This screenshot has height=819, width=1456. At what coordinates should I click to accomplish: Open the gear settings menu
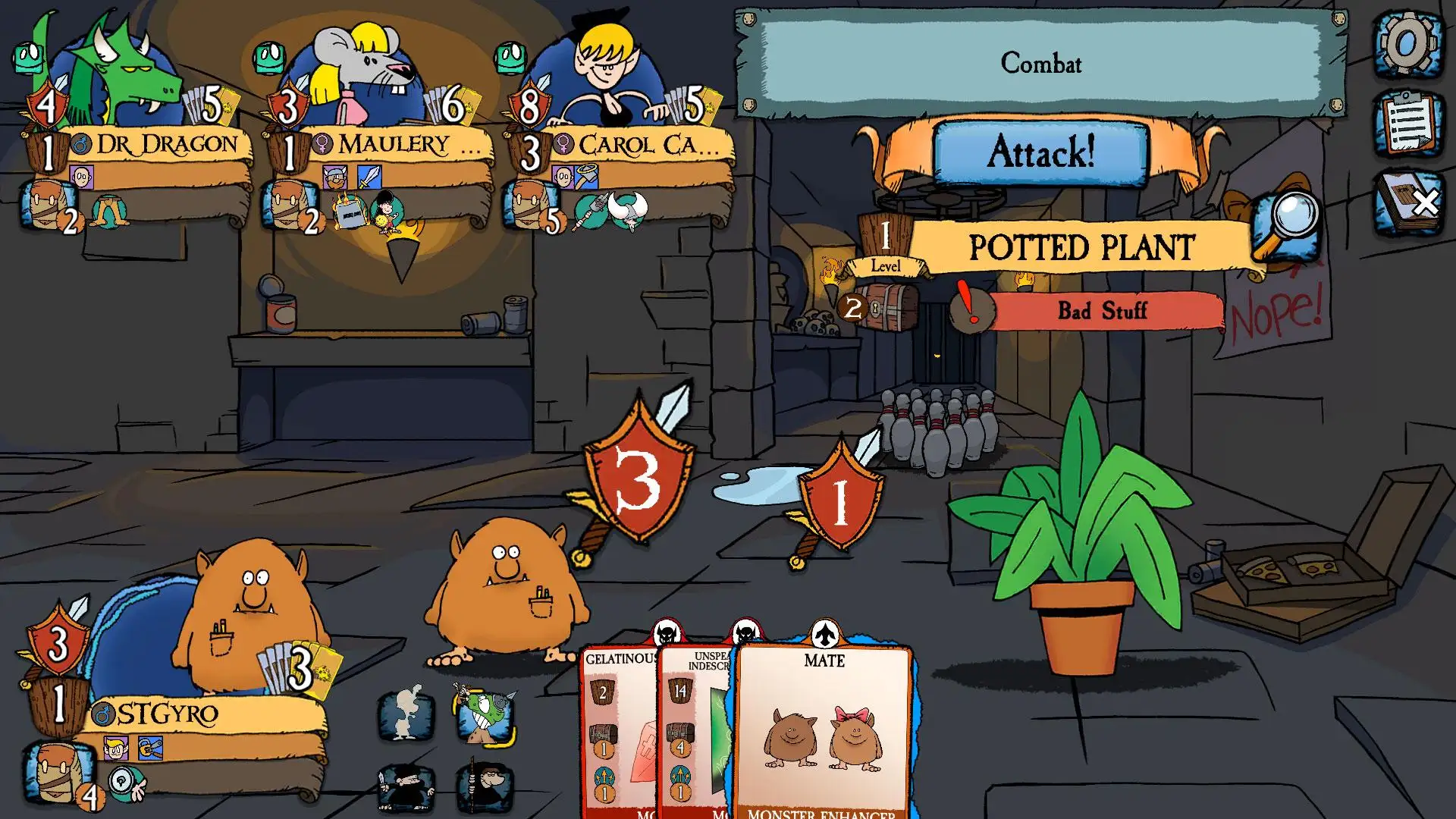click(x=1407, y=44)
